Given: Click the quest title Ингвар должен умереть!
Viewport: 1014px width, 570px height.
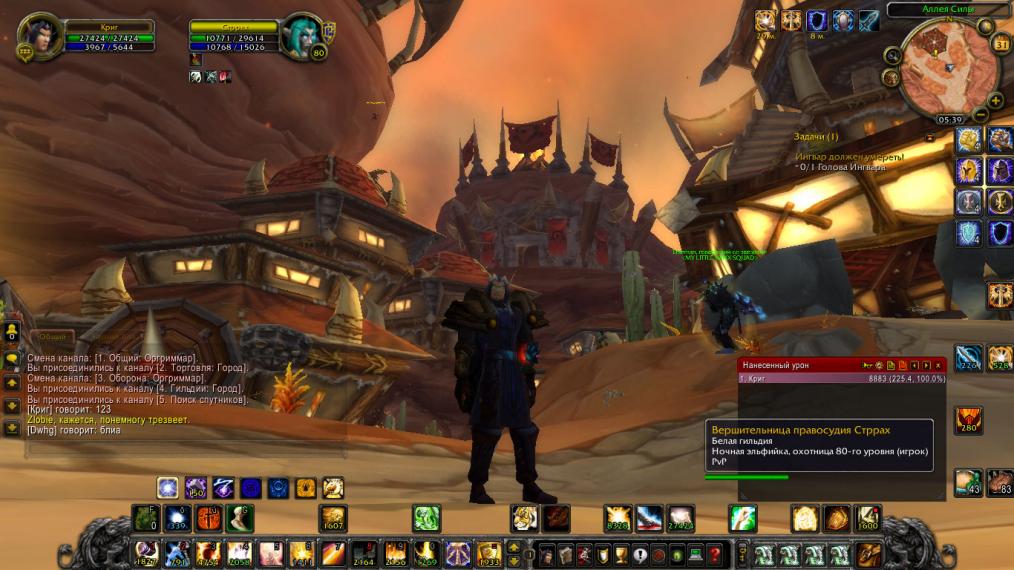Looking at the screenshot, I should pos(849,157).
